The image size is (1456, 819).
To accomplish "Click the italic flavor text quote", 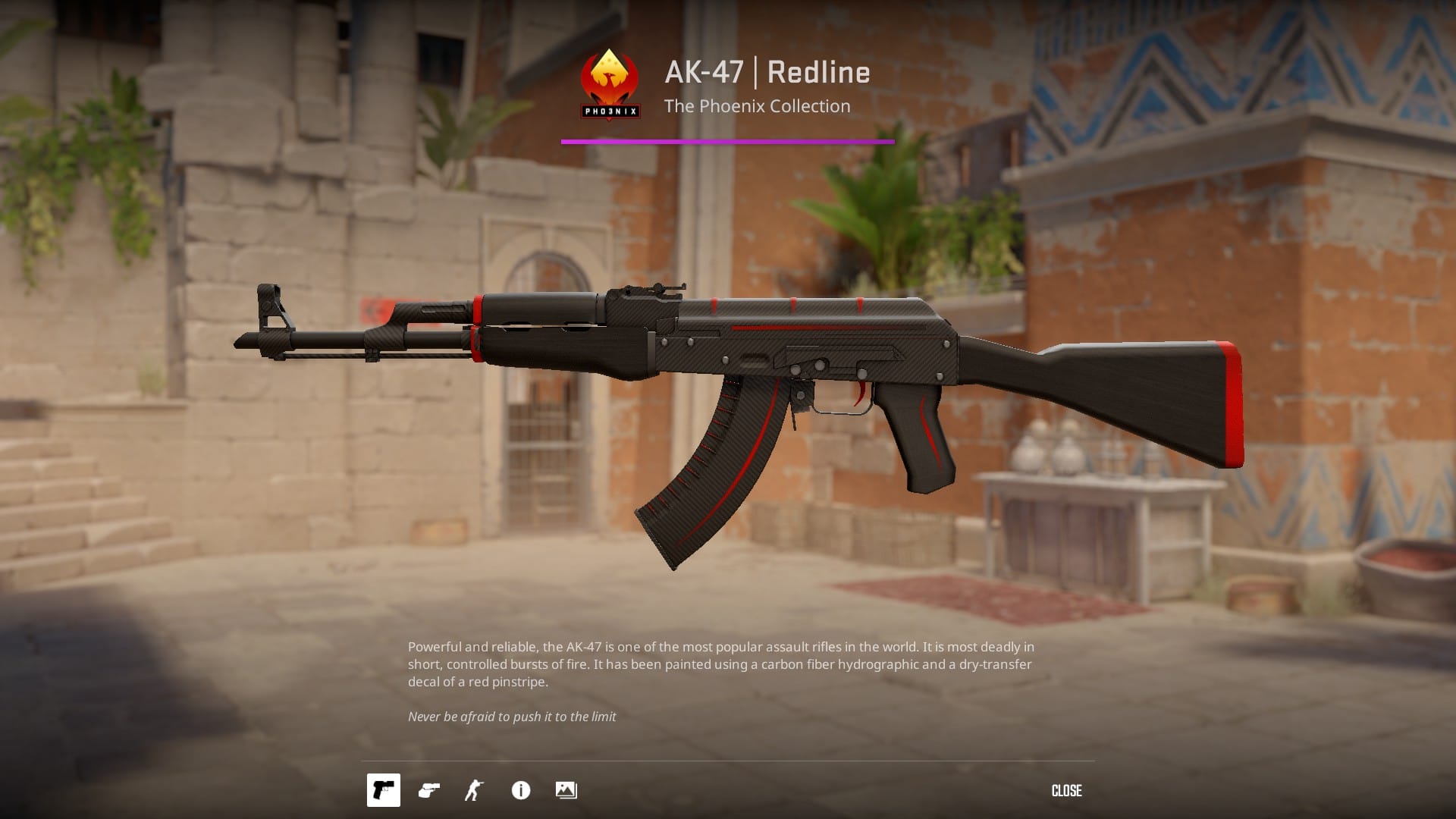I will [512, 715].
